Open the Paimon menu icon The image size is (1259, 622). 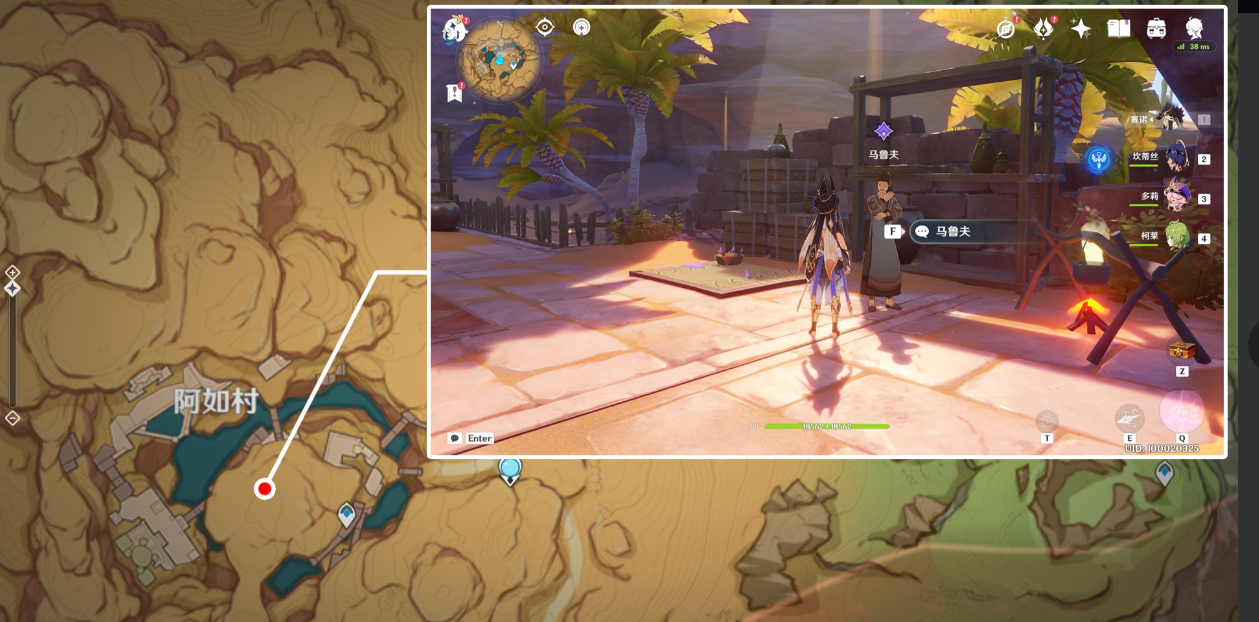coord(455,29)
